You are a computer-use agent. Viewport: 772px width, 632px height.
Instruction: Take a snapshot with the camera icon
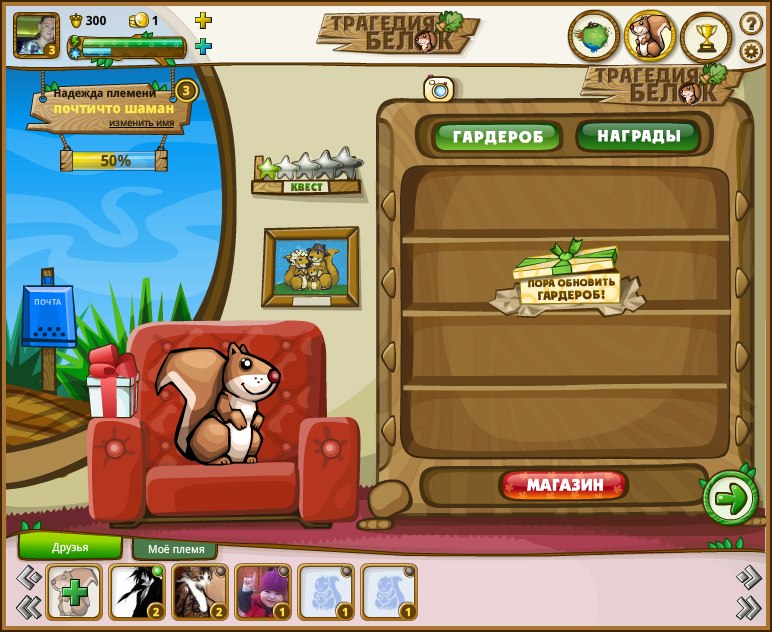[x=439, y=89]
